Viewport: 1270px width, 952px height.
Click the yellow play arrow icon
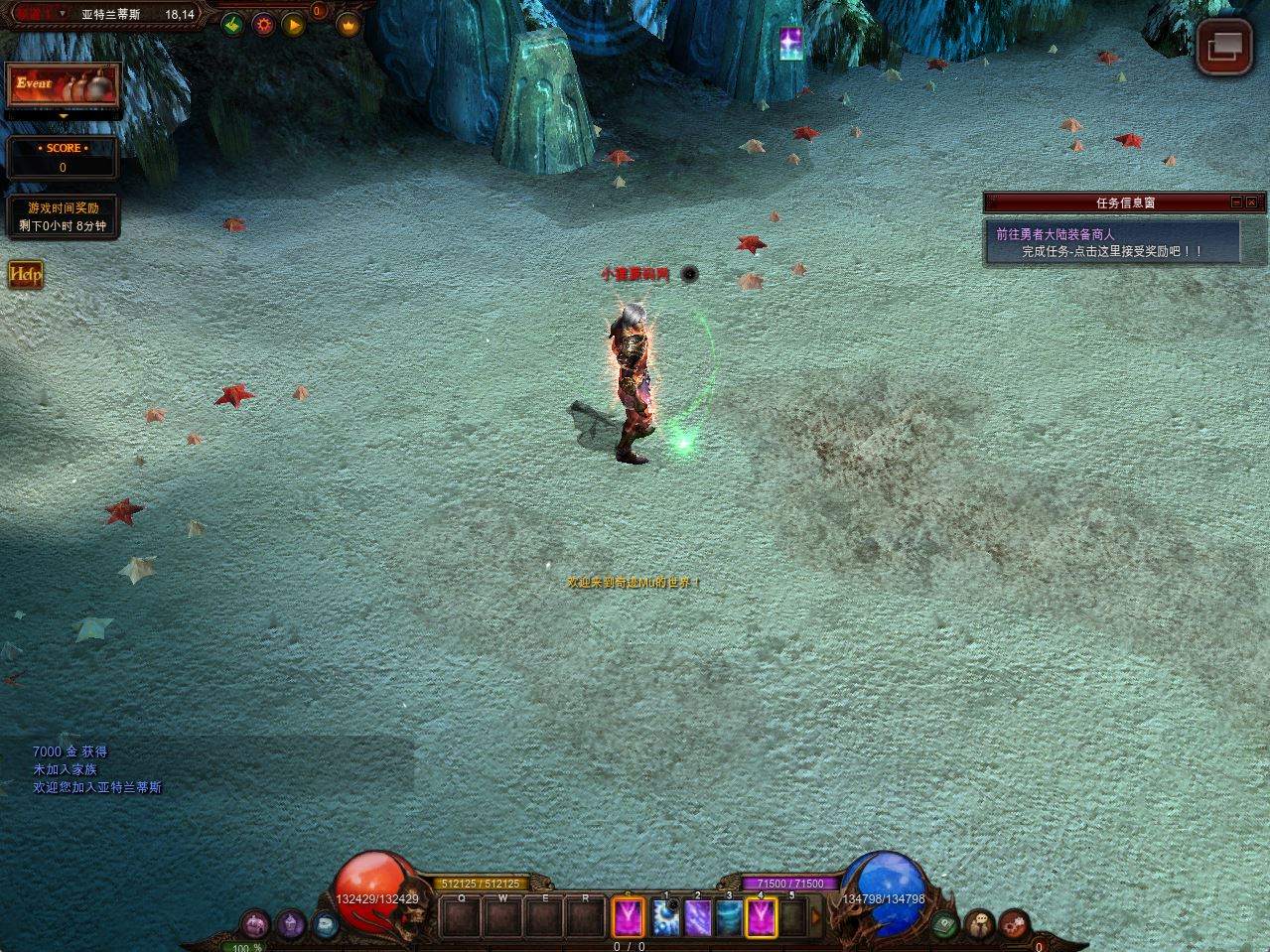[294, 24]
